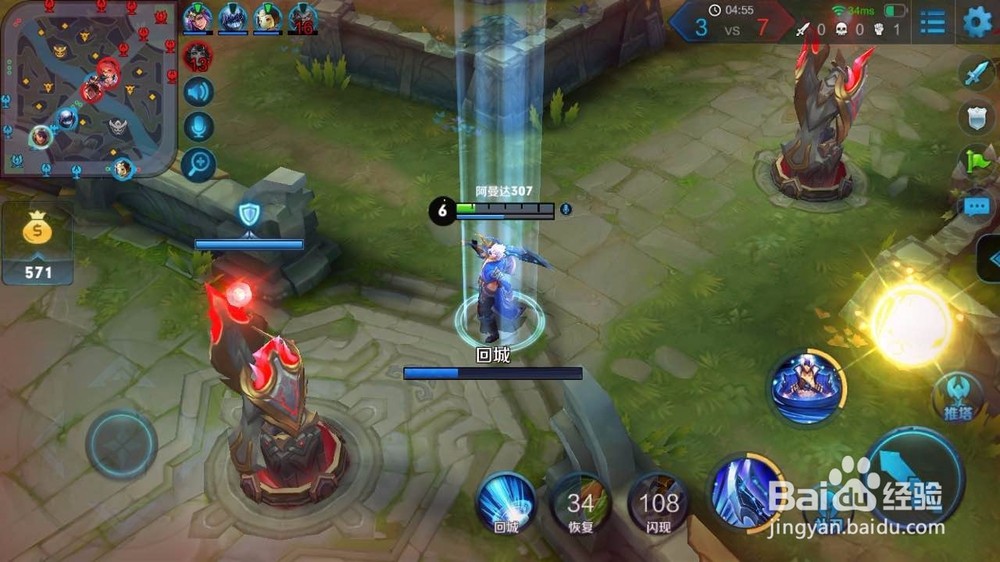Select the first teammate portrait

(x=197, y=18)
